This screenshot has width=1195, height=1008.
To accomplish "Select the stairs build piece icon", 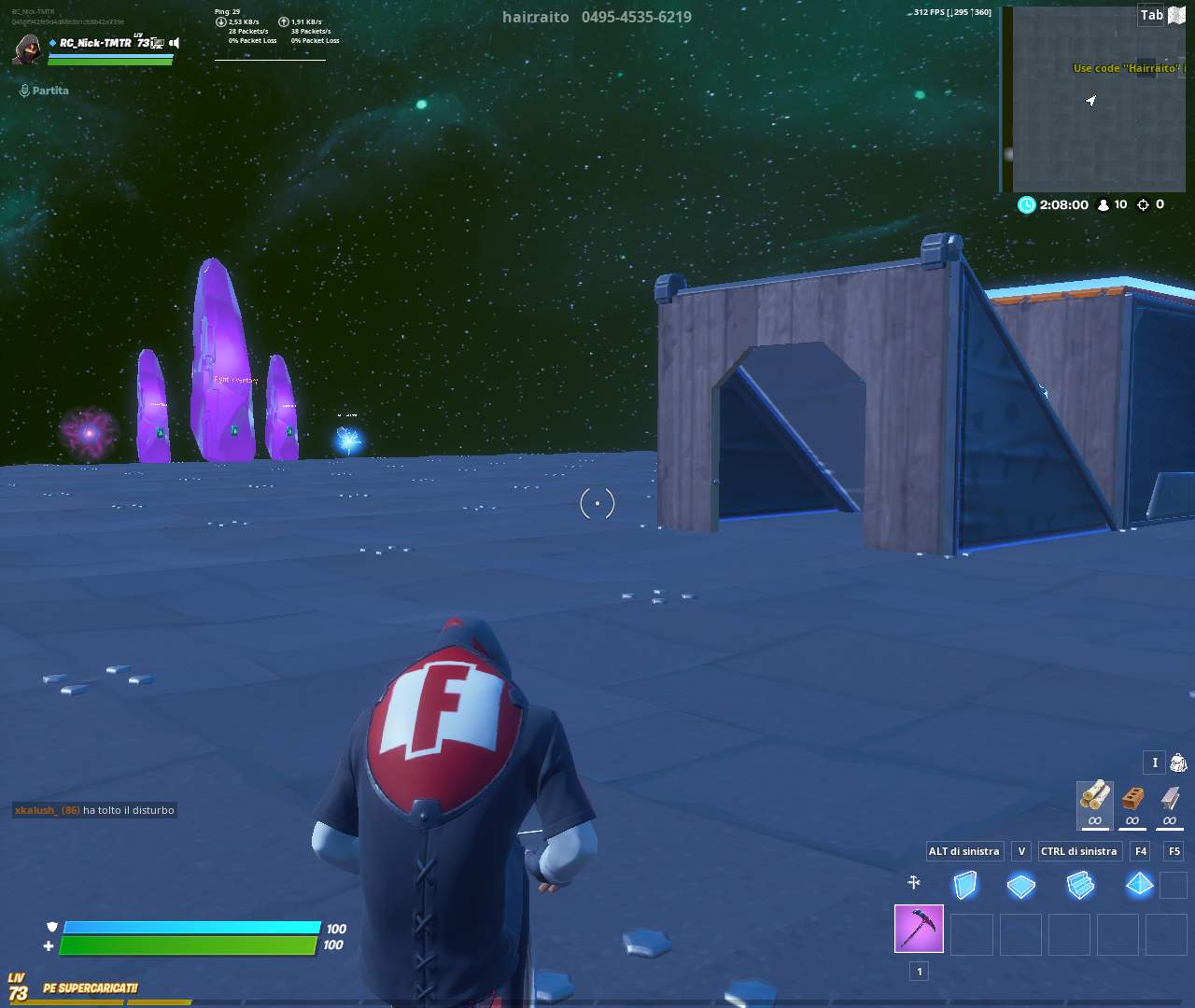I will pyautogui.click(x=1080, y=885).
